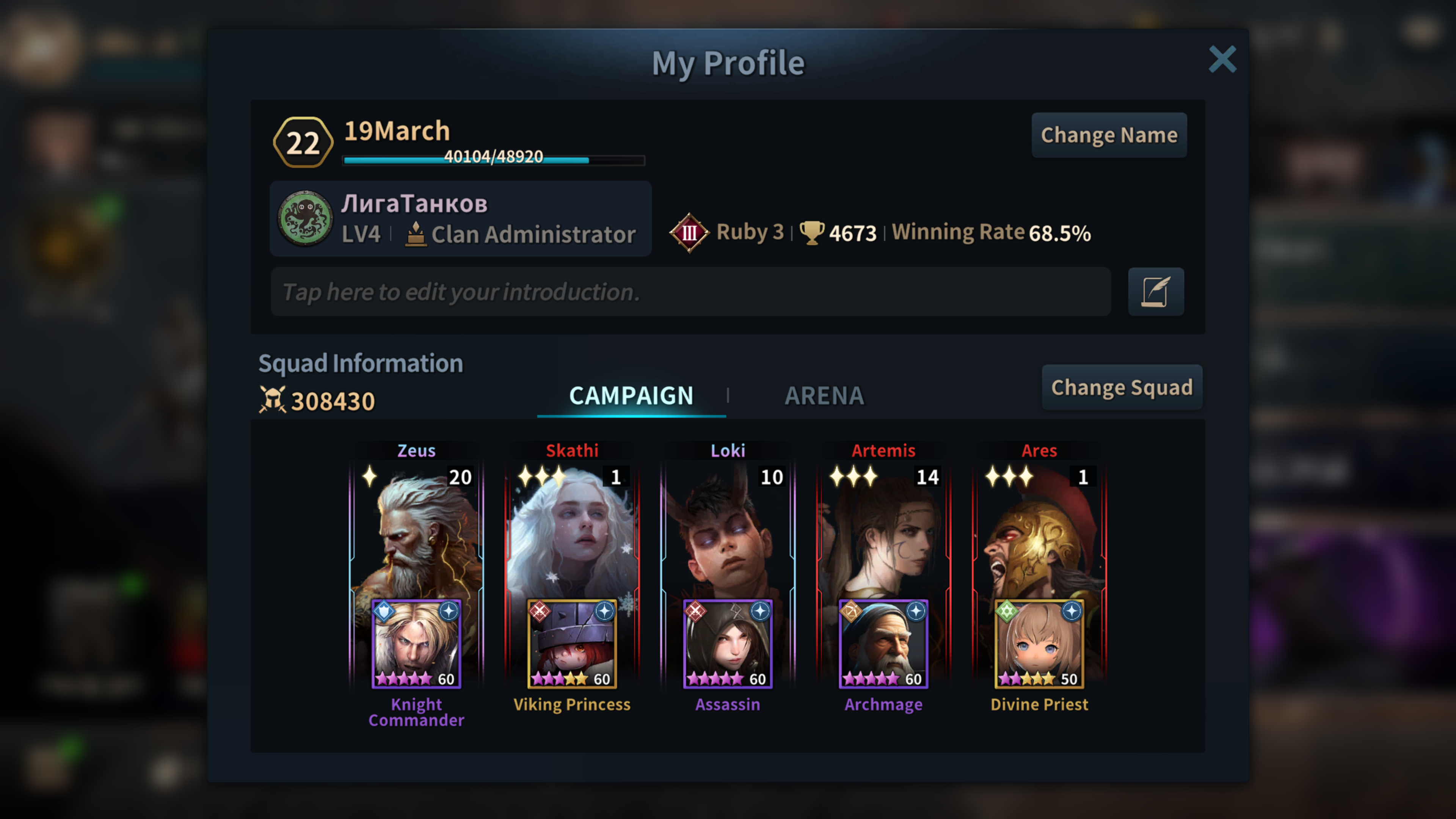The image size is (1456, 819).
Task: Open the ЛигаТанков clan panel
Action: coord(460,219)
